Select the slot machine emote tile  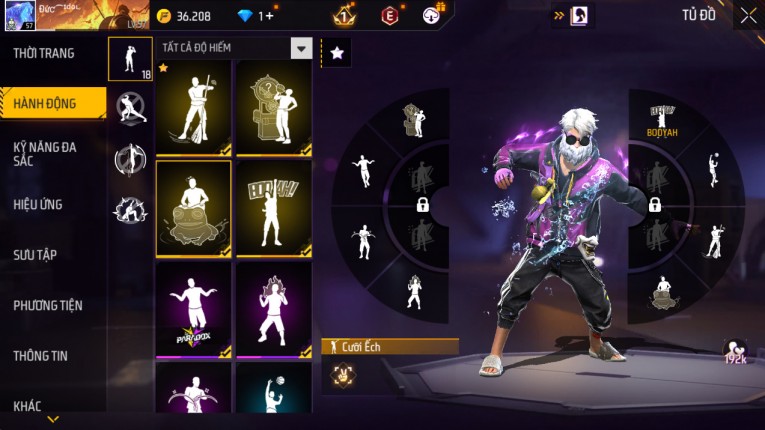click(273, 108)
